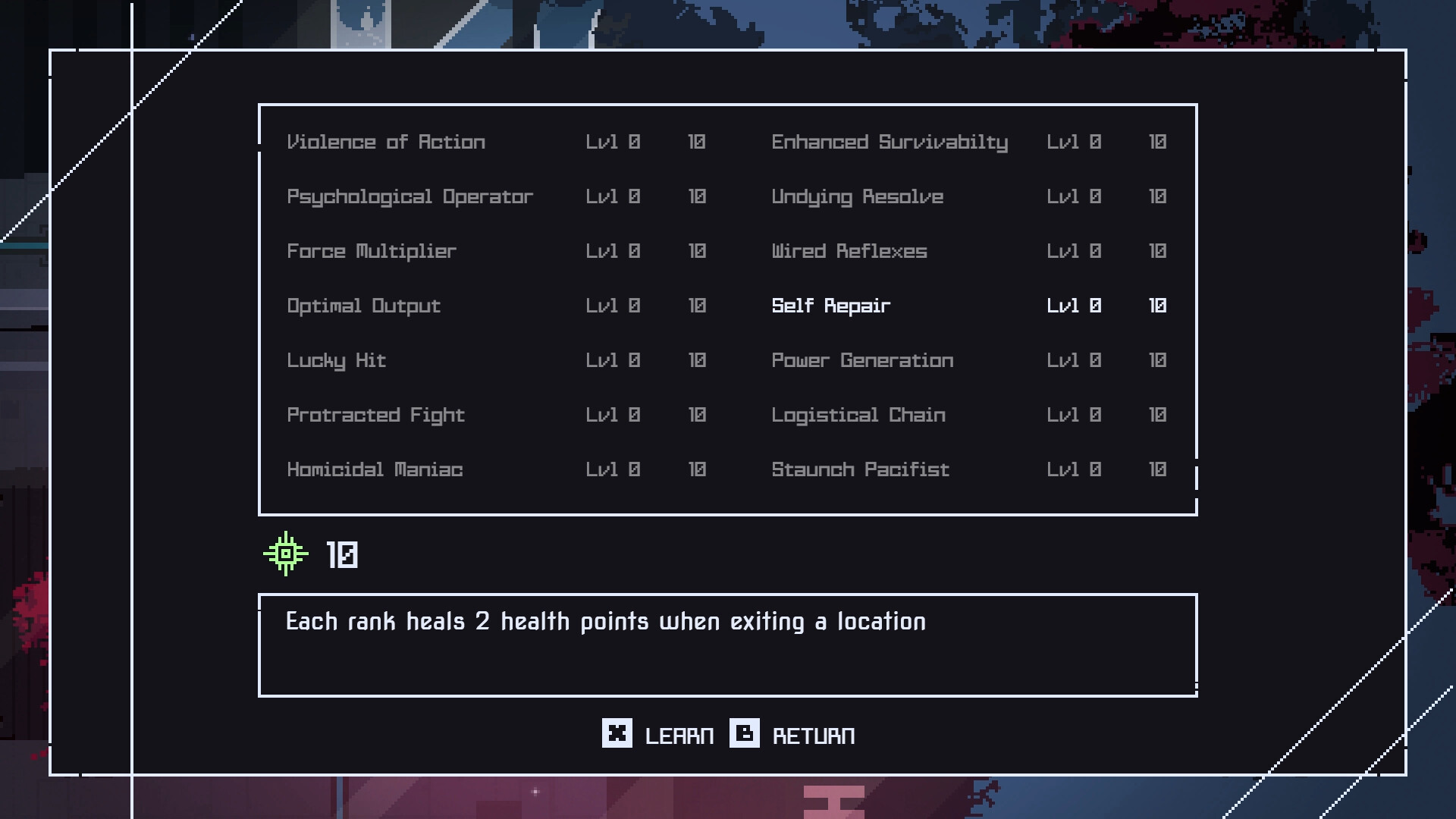Select the Homicidal Maniac skill
The height and width of the screenshot is (819, 1456).
tap(375, 469)
